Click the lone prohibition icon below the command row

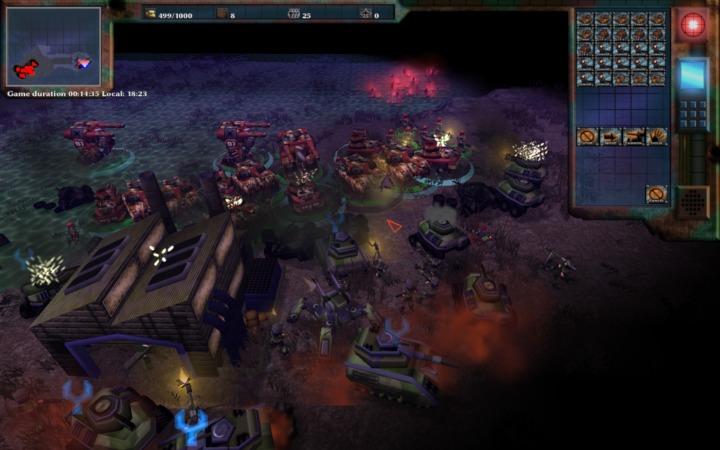(x=656, y=193)
